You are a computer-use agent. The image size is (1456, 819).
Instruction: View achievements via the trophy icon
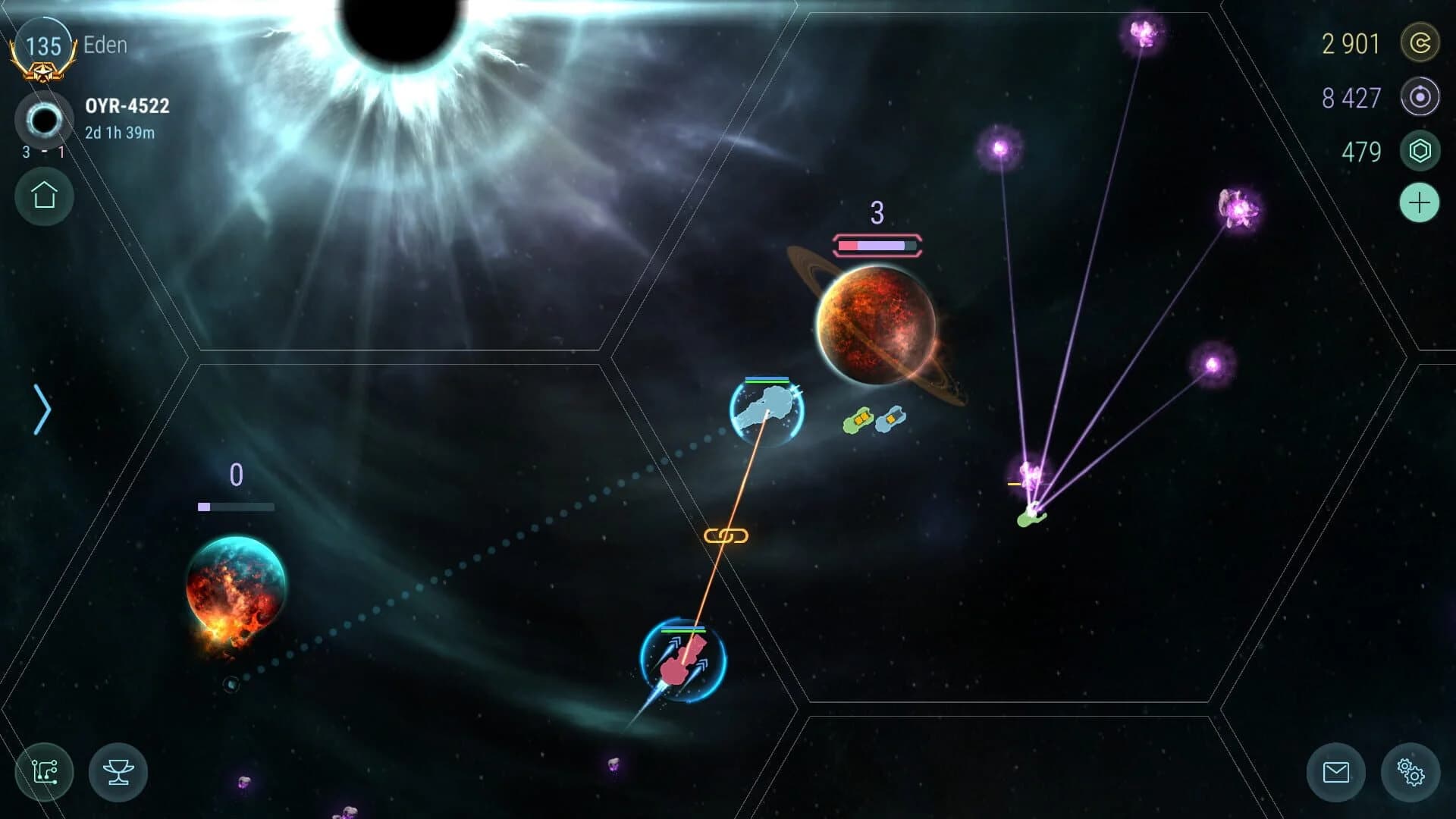(118, 772)
